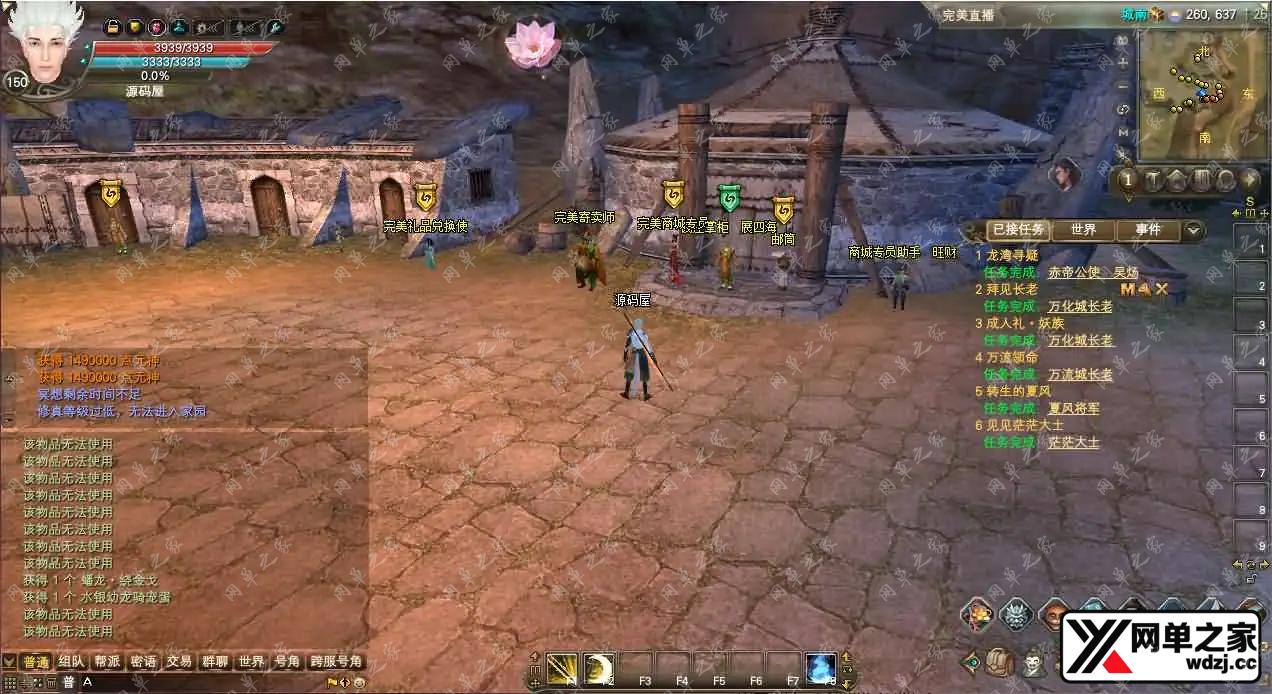Use the crescent moon skill slot

tap(599, 667)
